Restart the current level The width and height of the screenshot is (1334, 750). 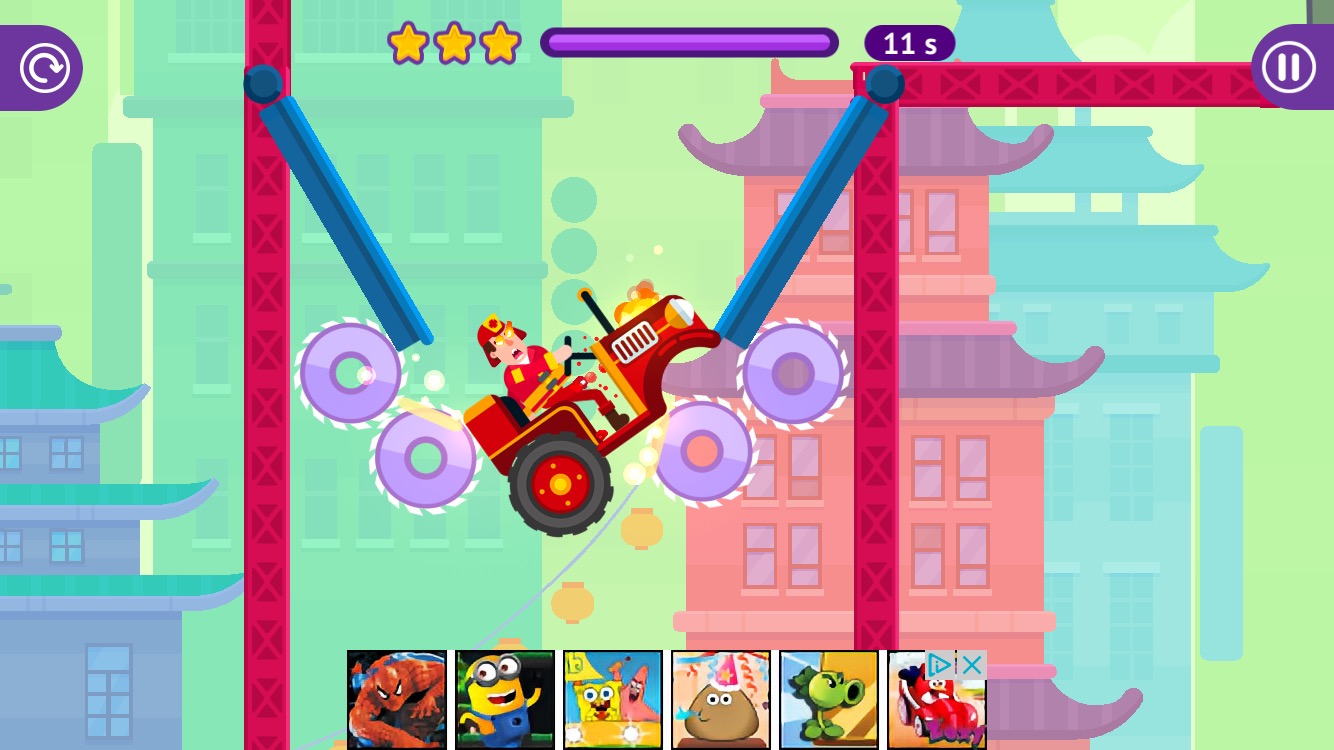pos(43,67)
